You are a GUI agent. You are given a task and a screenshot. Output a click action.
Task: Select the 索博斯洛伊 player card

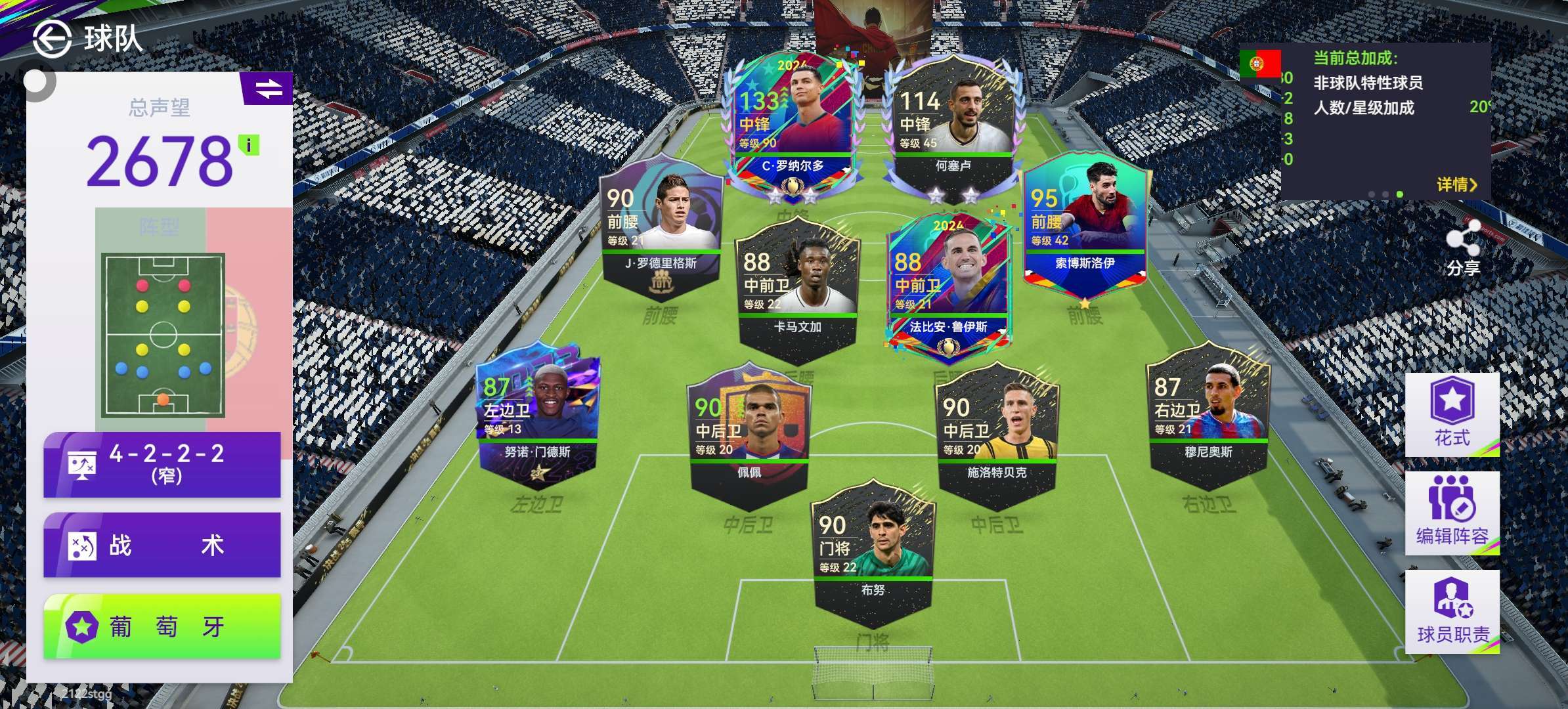click(1085, 223)
